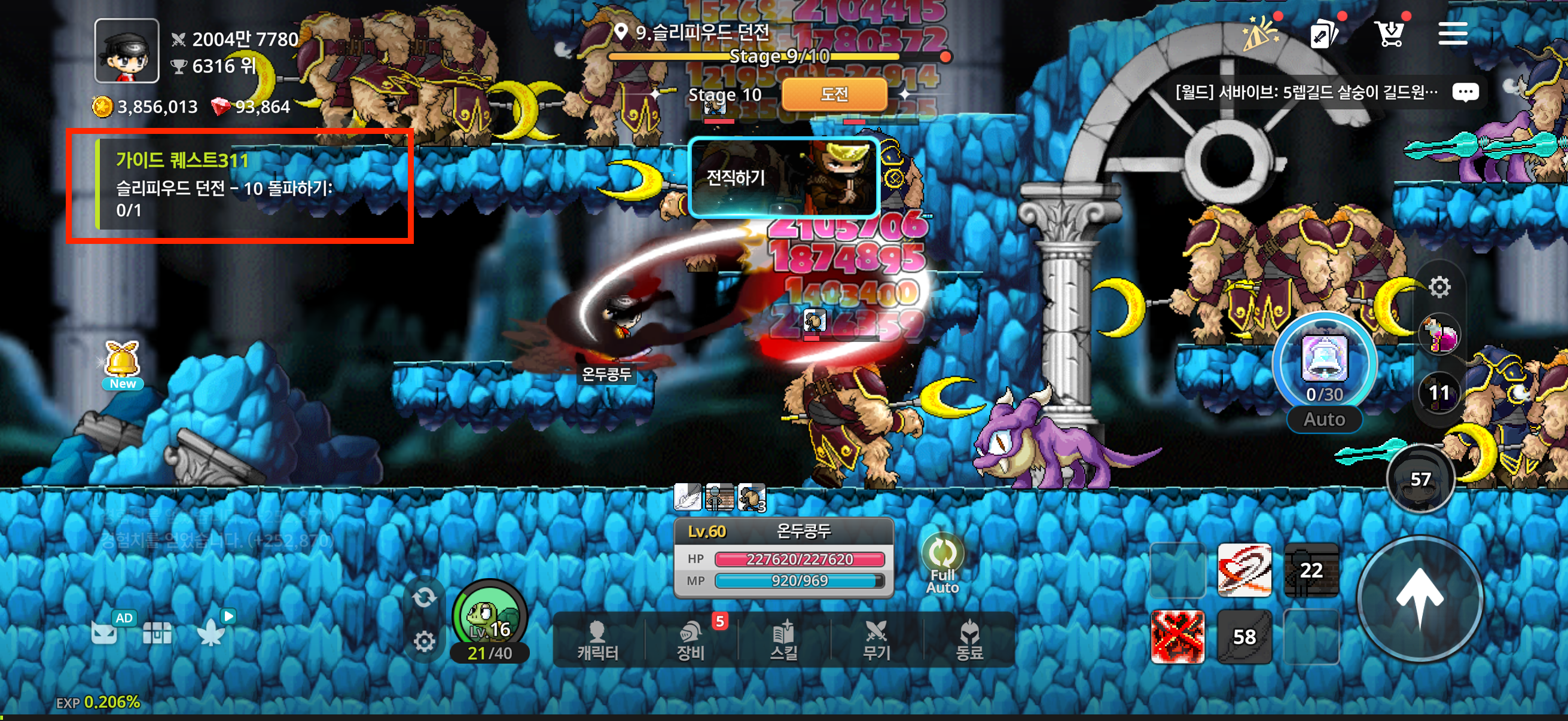This screenshot has height=721, width=1568.
Task: Open the AD mailbox icon
Action: (x=105, y=631)
